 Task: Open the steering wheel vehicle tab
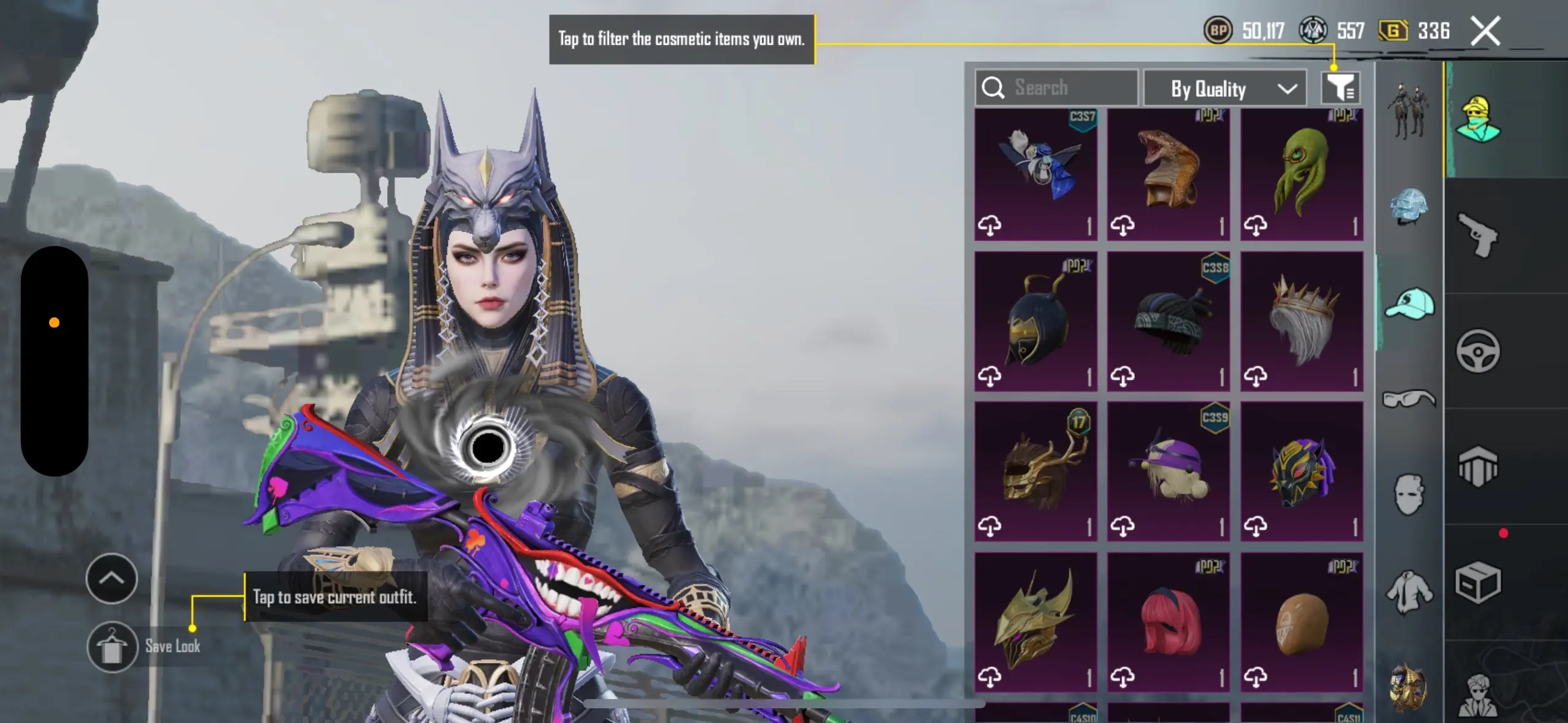pos(1478,351)
